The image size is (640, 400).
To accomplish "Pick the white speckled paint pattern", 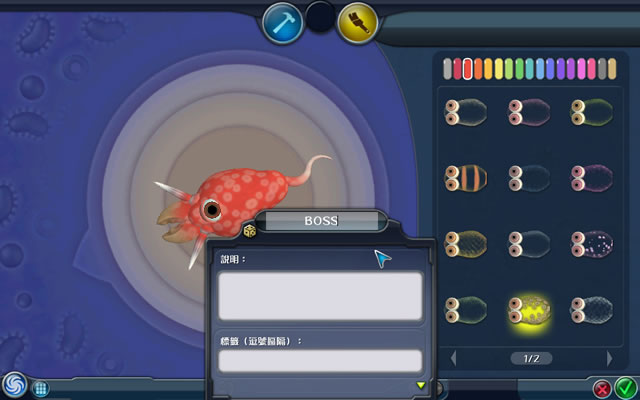I will 591,244.
